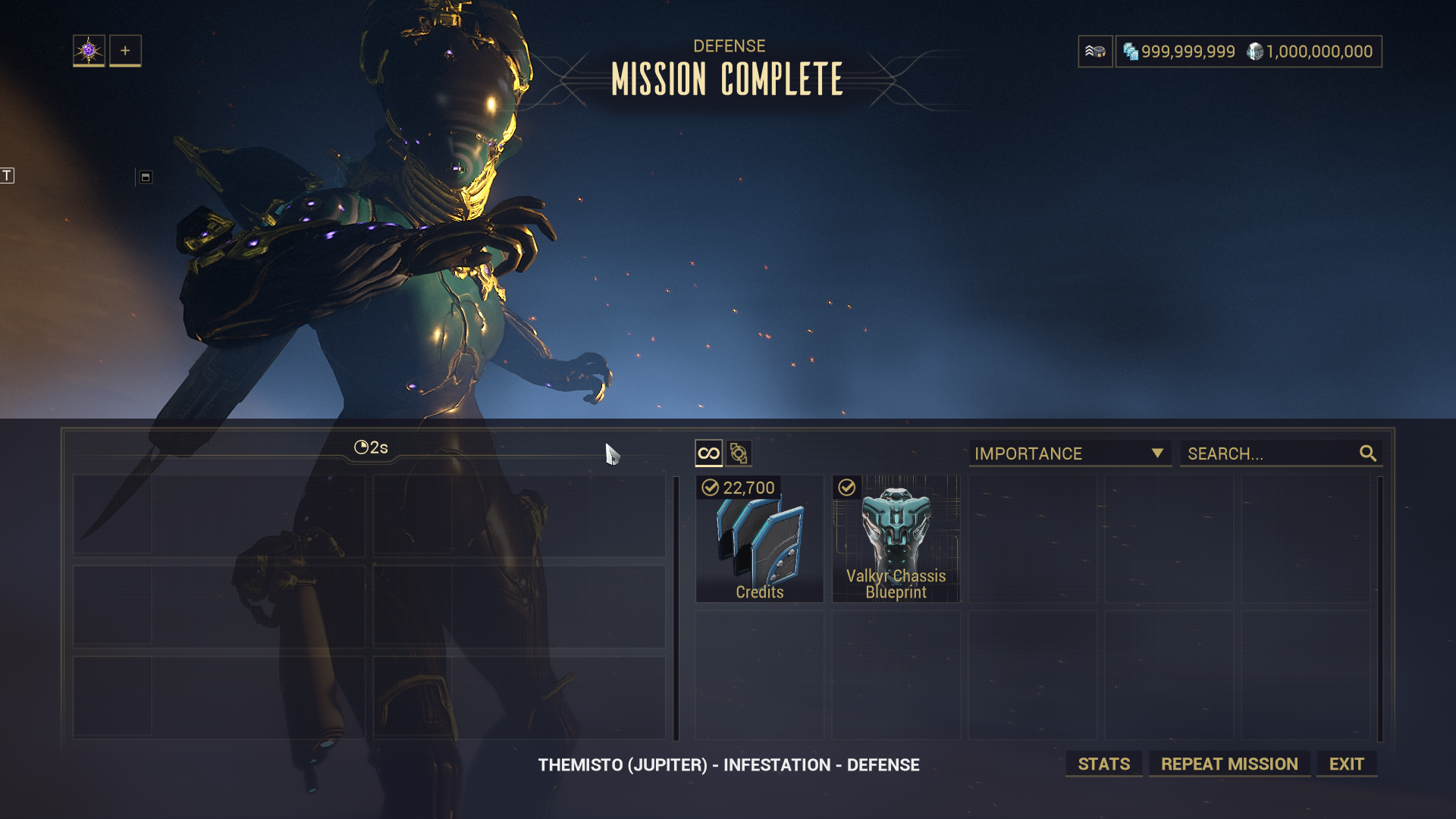Open the platinum balance display
The image size is (1456, 819).
[x=1179, y=52]
